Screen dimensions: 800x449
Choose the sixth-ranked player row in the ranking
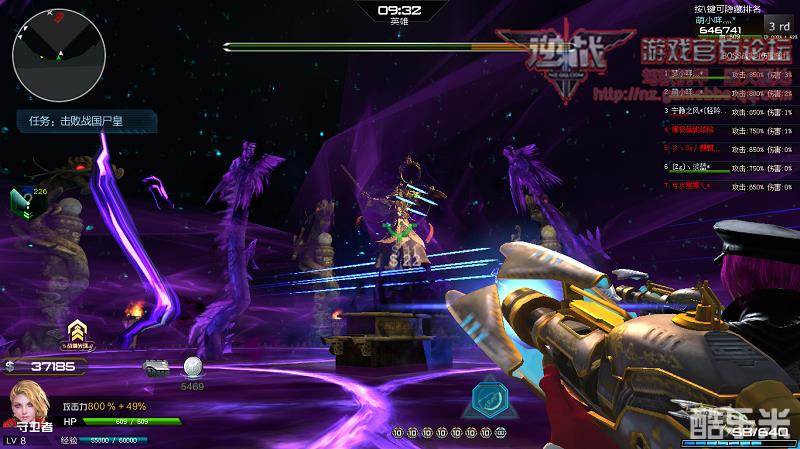(x=729, y=167)
